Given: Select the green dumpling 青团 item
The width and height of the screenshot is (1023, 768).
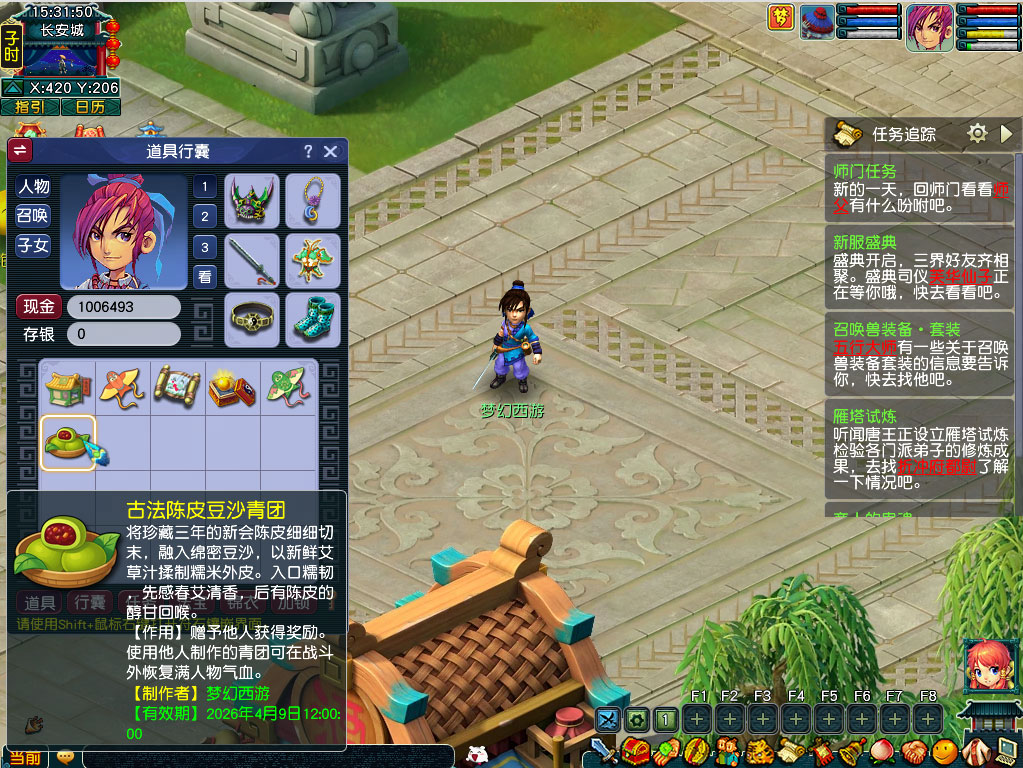Looking at the screenshot, I should click(68, 443).
